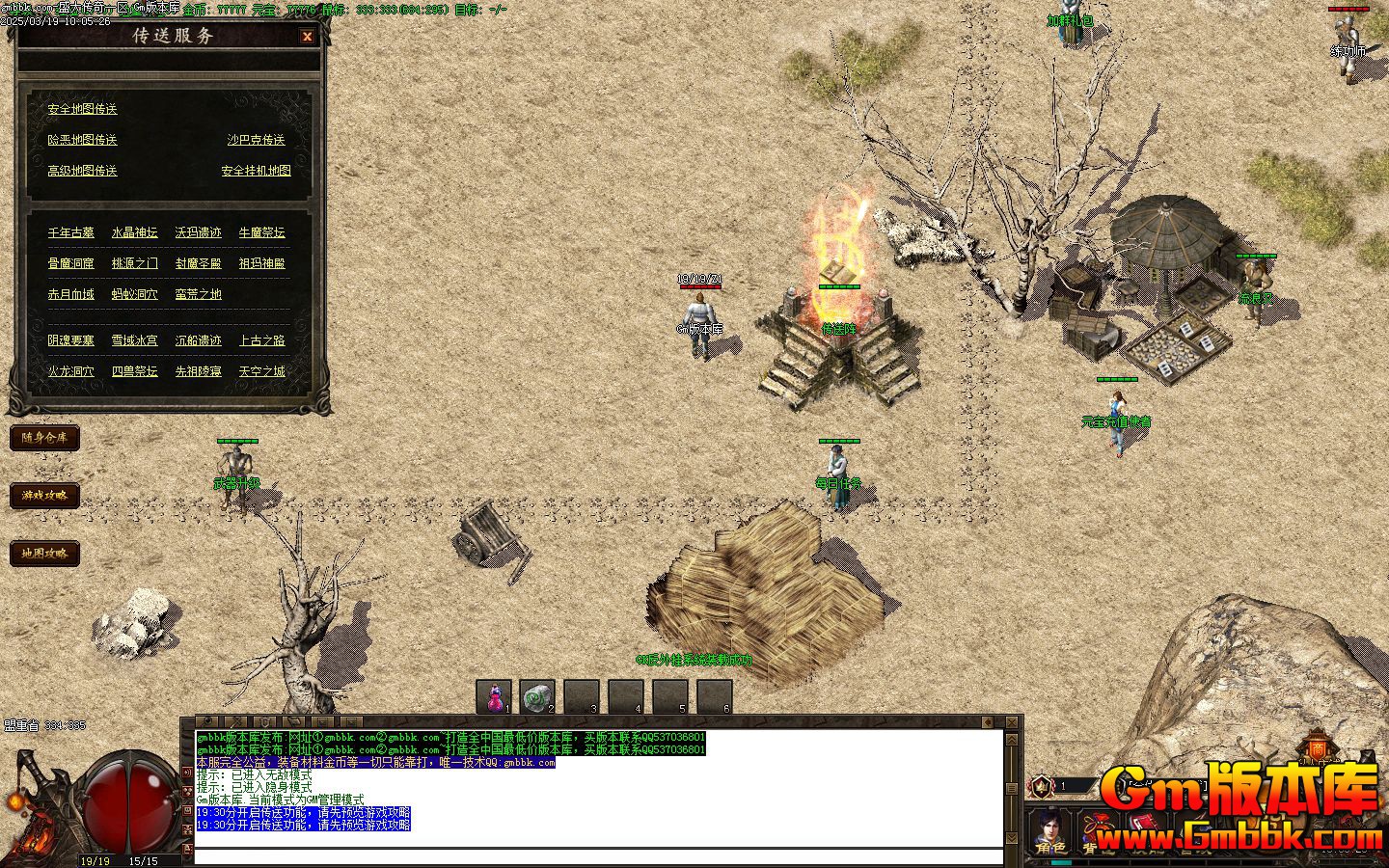Viewport: 1389px width, 868px height.
Task: Teleport to 封魔圣殿
Action: (x=198, y=263)
